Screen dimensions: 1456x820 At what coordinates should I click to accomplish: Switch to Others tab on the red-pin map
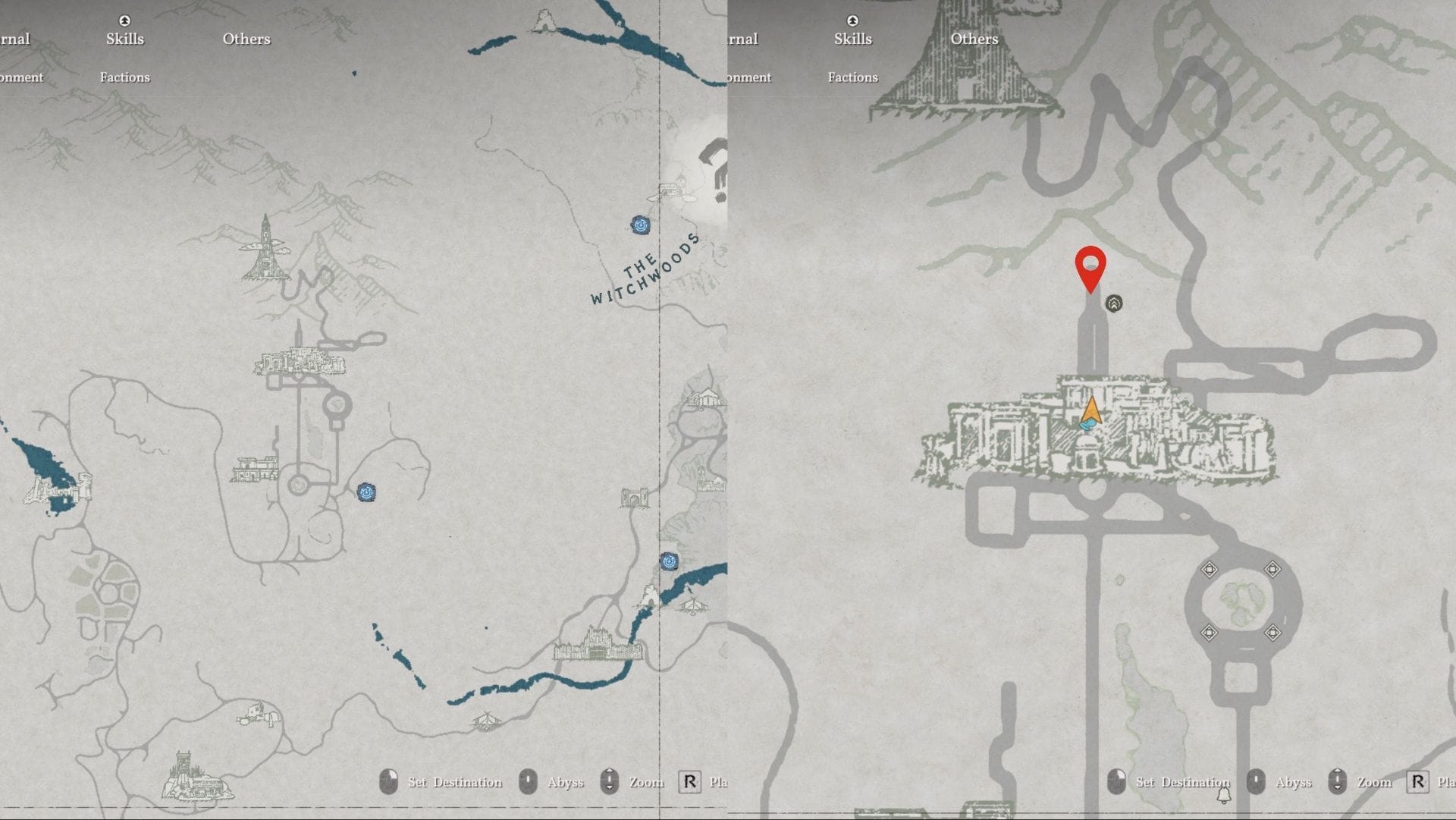tap(974, 39)
